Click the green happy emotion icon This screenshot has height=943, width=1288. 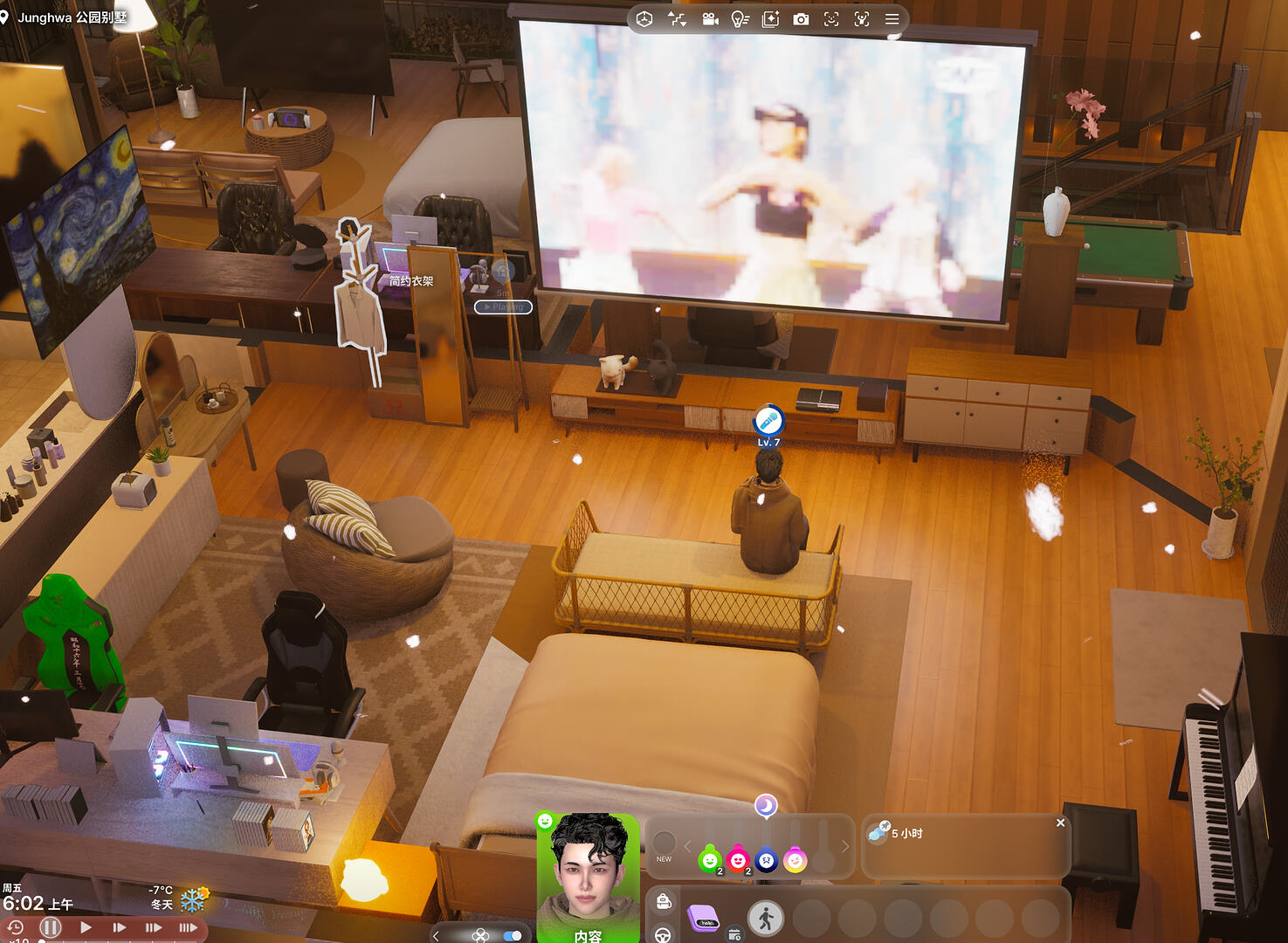(710, 861)
